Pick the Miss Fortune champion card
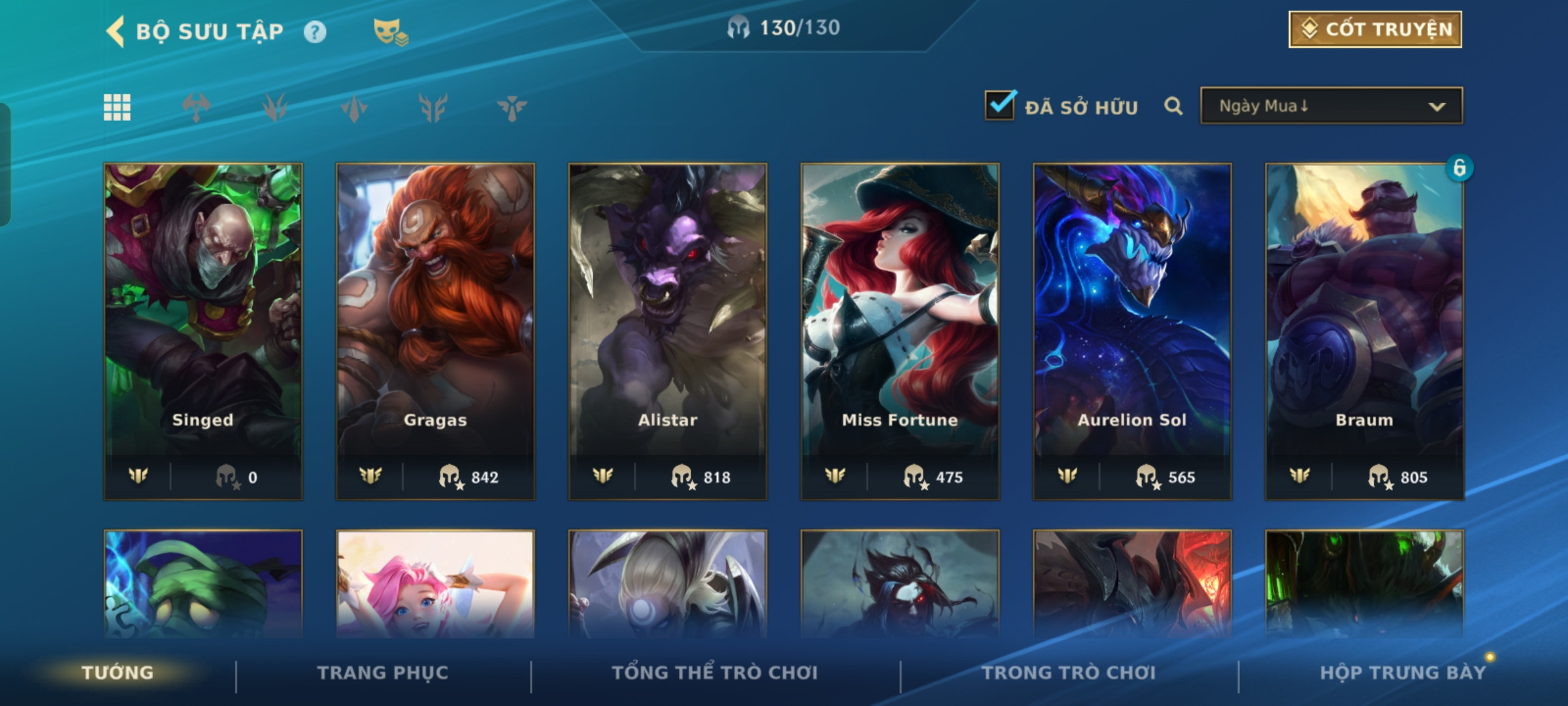This screenshot has width=1568, height=706. [x=900, y=331]
